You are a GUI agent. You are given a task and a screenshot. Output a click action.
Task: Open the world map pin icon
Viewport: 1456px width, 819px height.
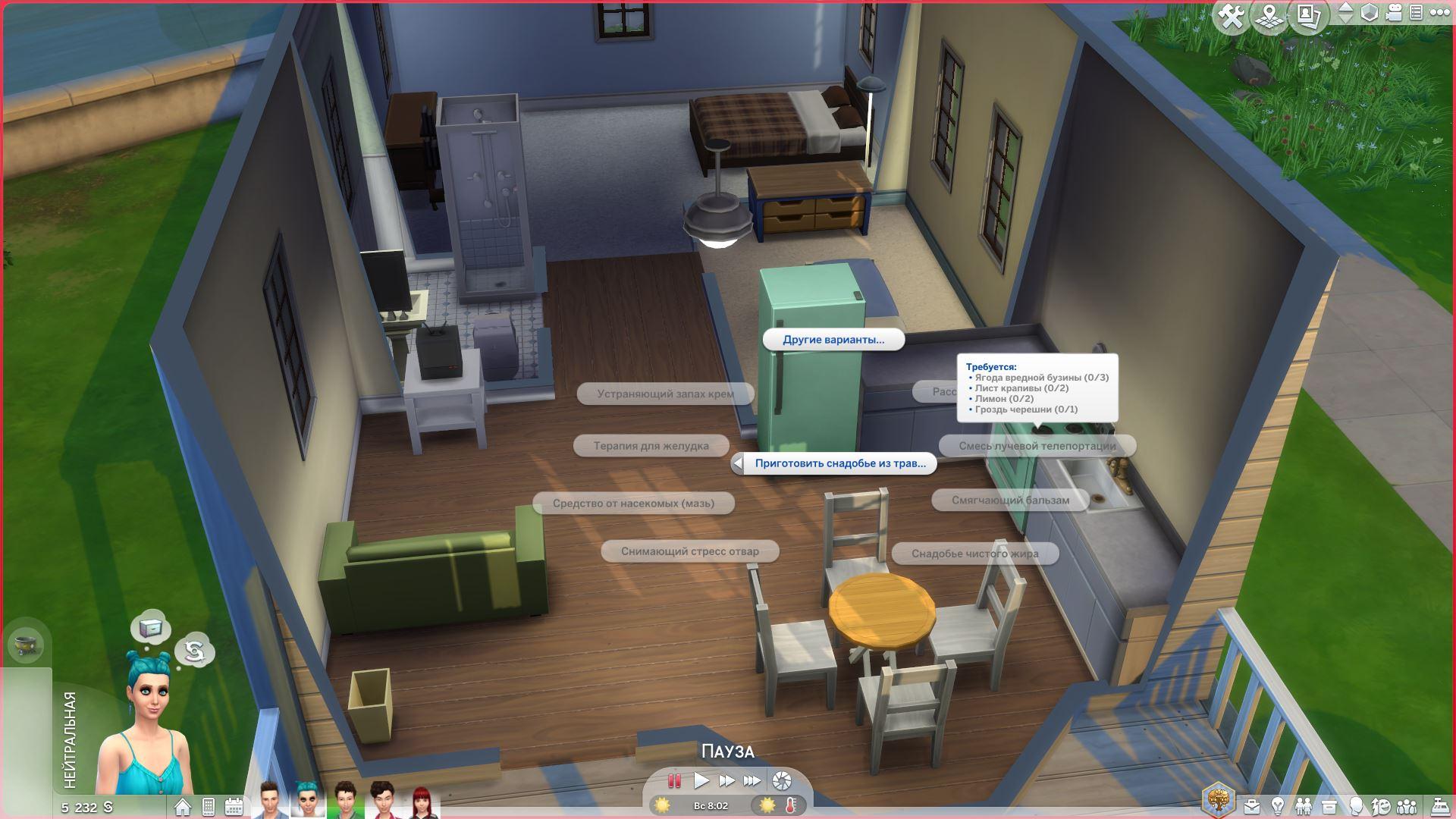(x=1269, y=17)
